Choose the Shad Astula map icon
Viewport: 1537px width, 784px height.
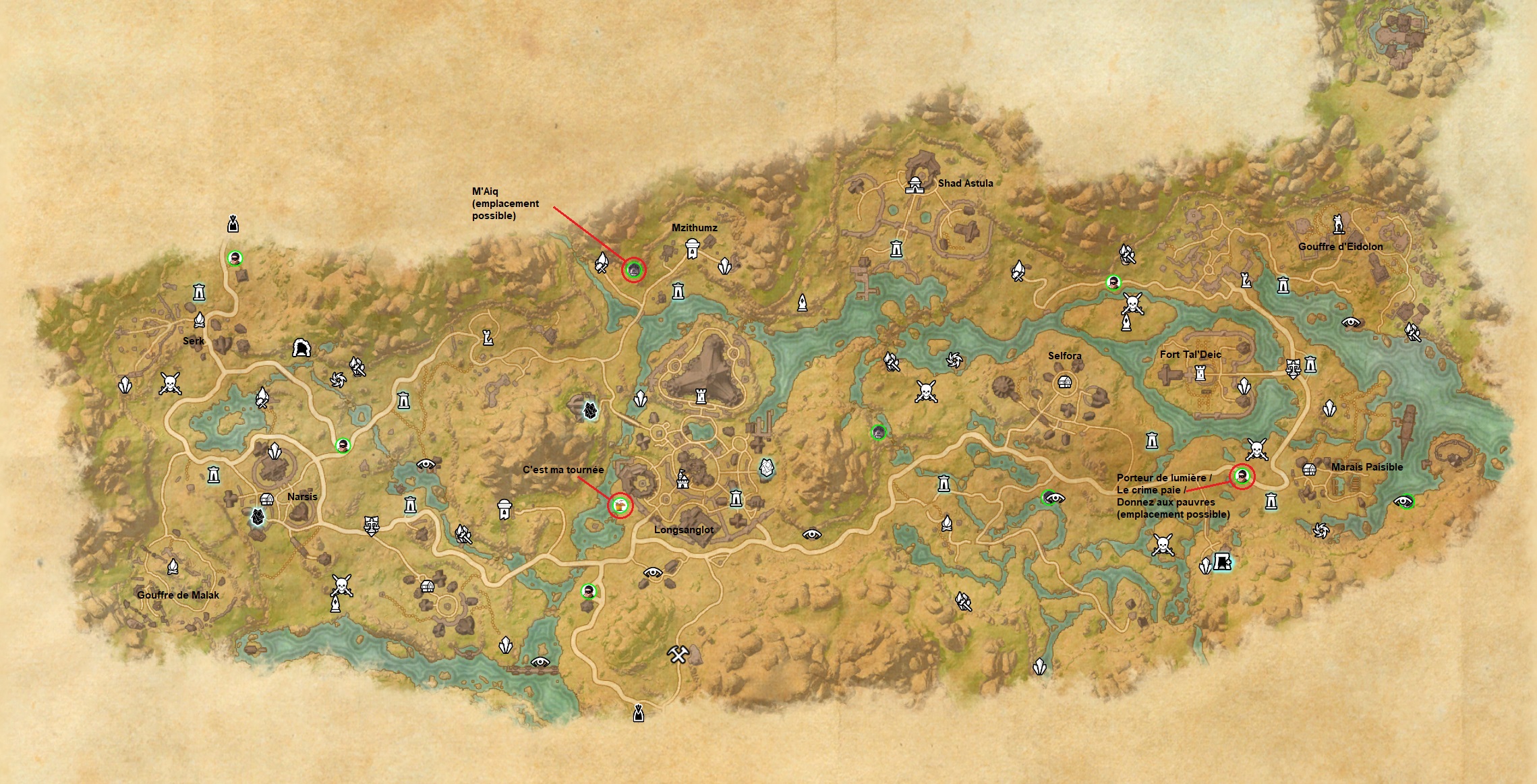coord(915,184)
